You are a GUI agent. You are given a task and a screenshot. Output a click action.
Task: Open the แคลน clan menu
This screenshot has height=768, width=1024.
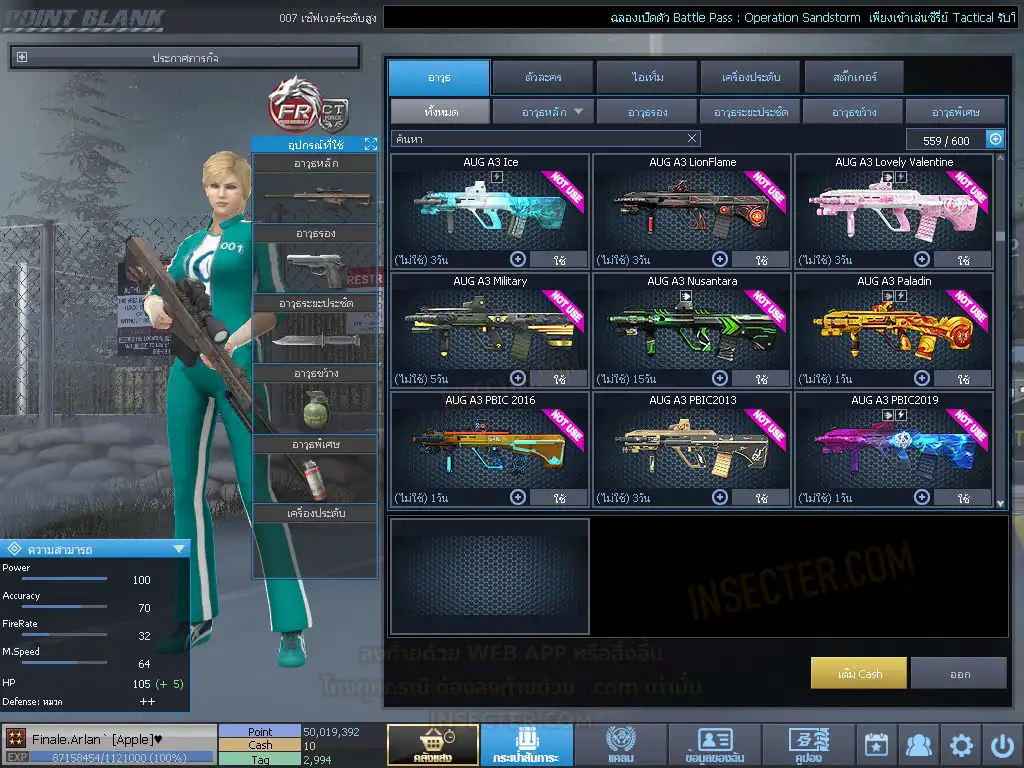(x=620, y=745)
